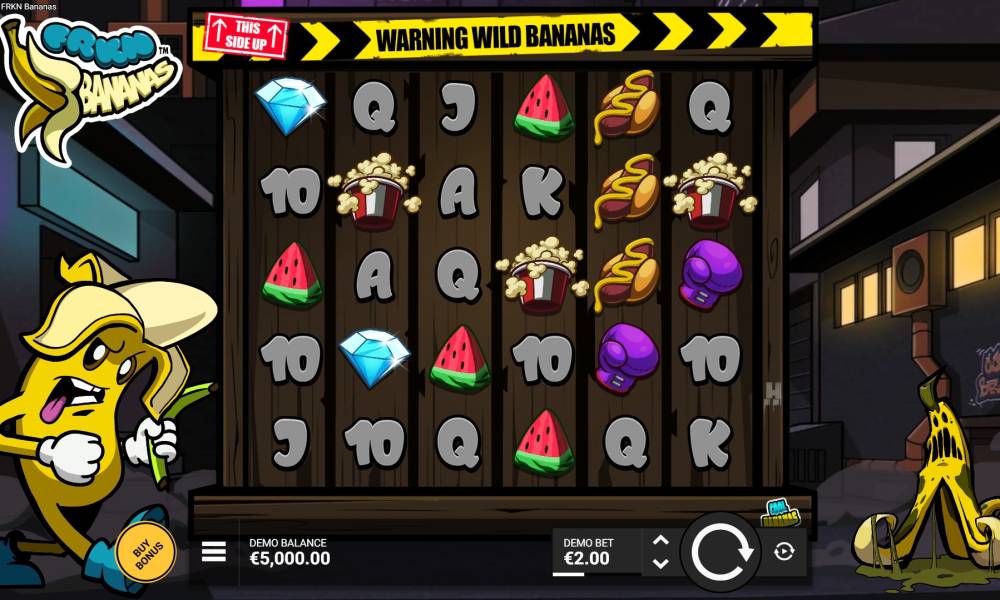Decrease the demo bet with the down arrow
This screenshot has width=1000, height=600.
point(660,564)
